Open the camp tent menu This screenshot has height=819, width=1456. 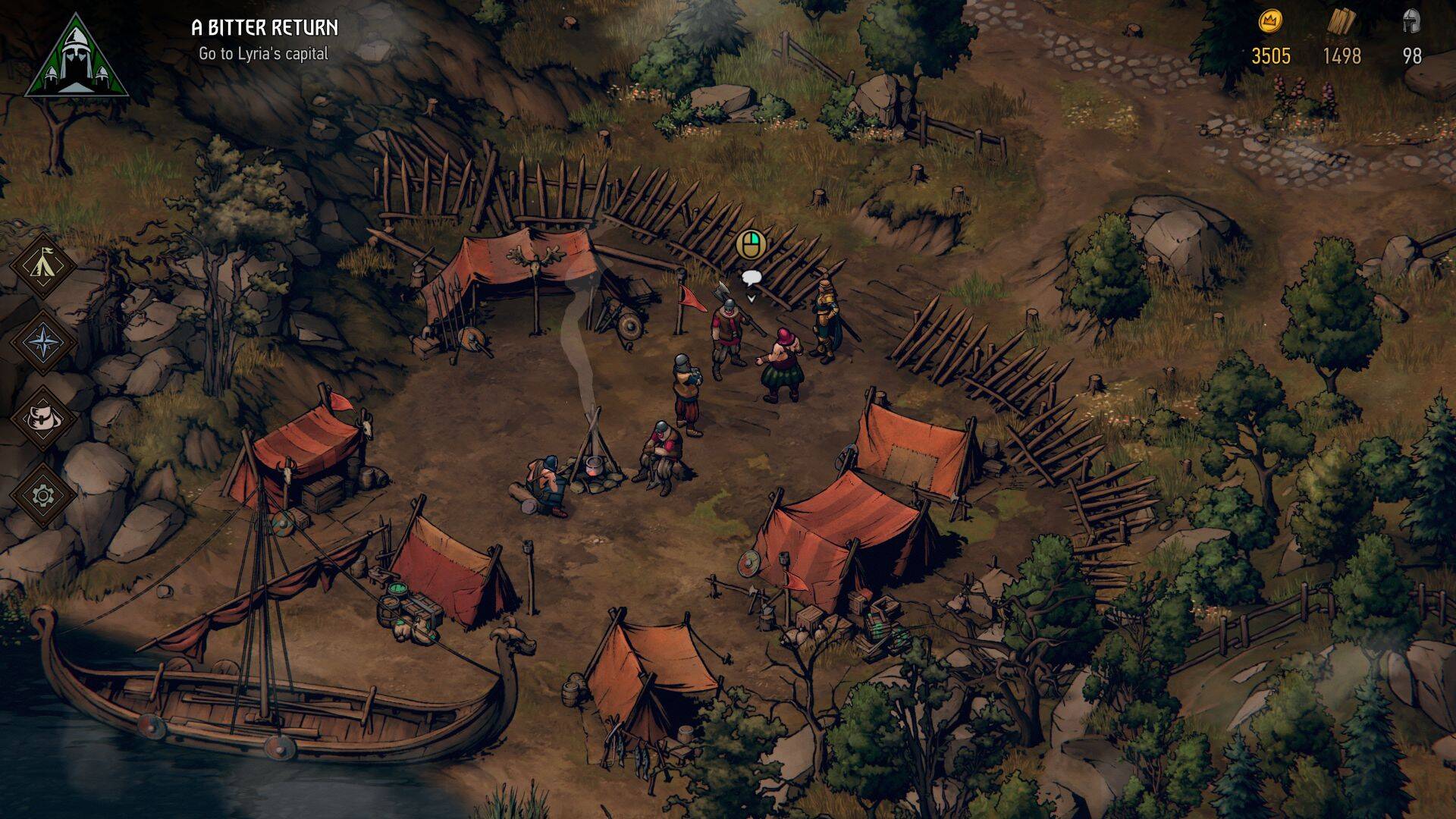43,265
